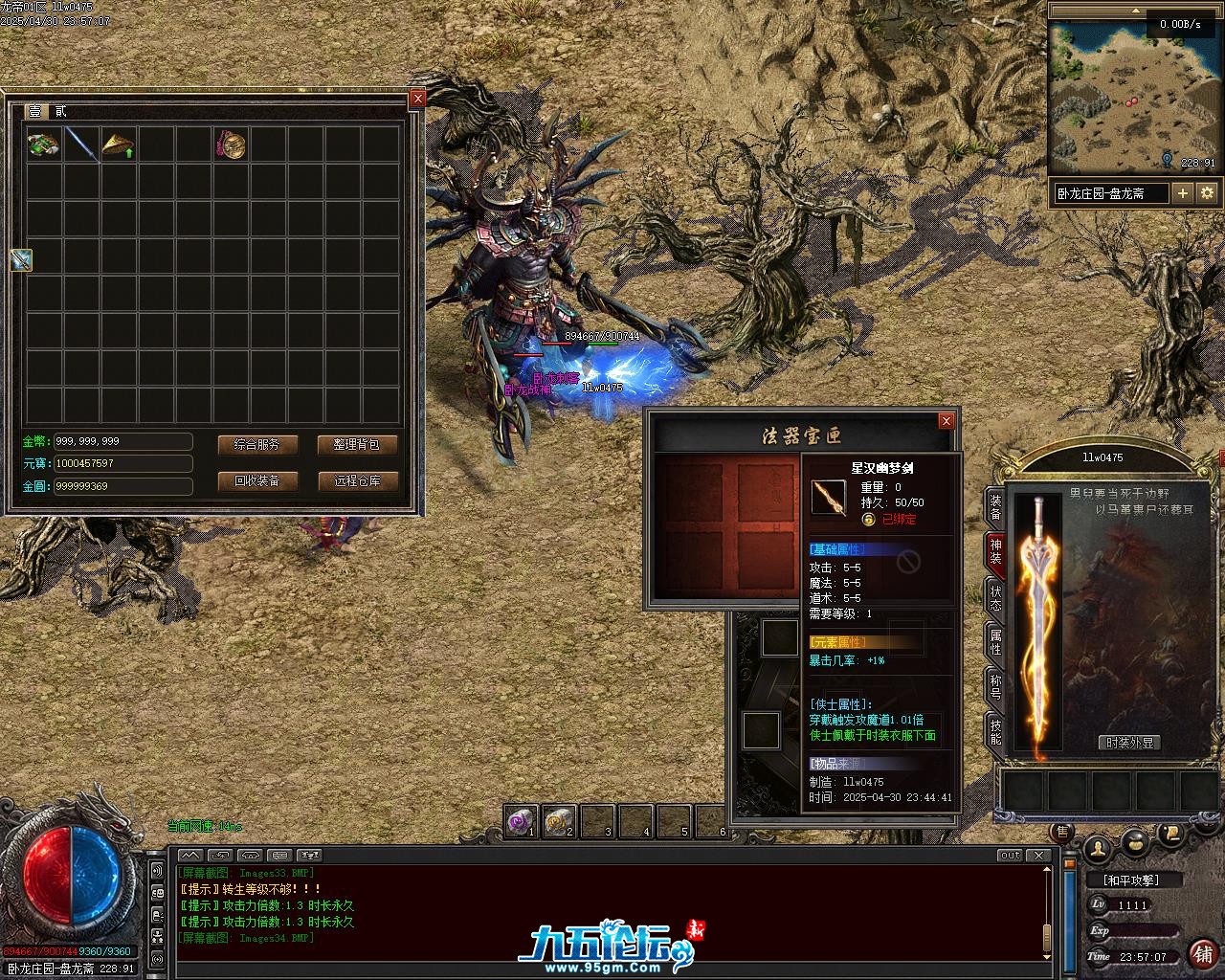Toggle the 时装外显 fashion display button
Viewport: 1225px width, 980px height.
1130,743
